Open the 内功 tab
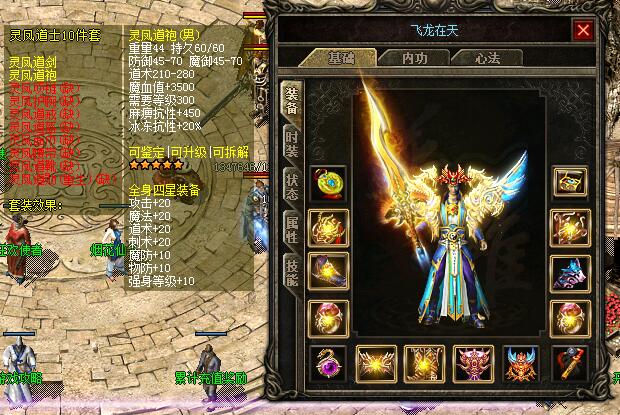The height and width of the screenshot is (415, 620). click(x=412, y=58)
